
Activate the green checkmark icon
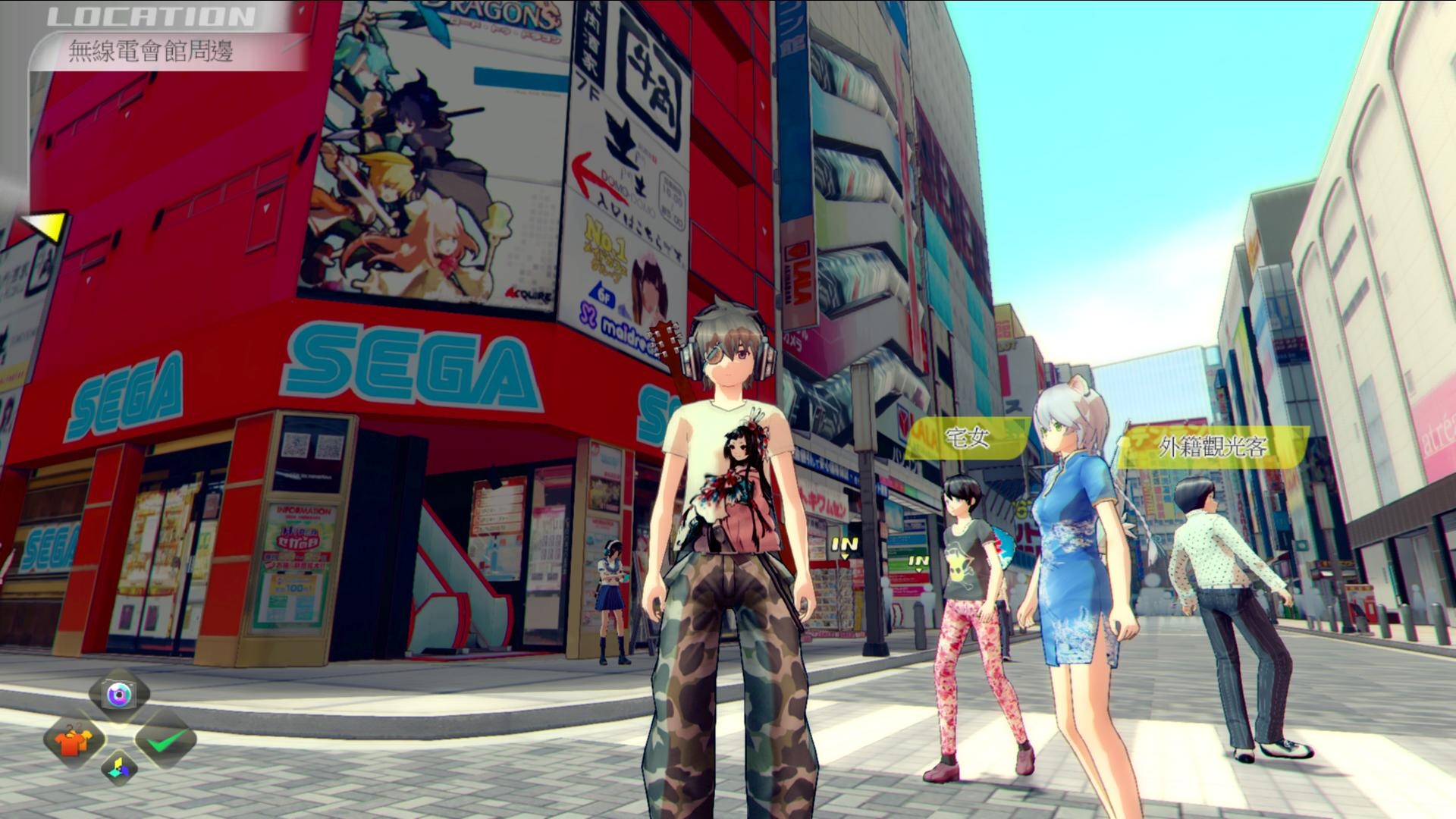pyautogui.click(x=166, y=740)
